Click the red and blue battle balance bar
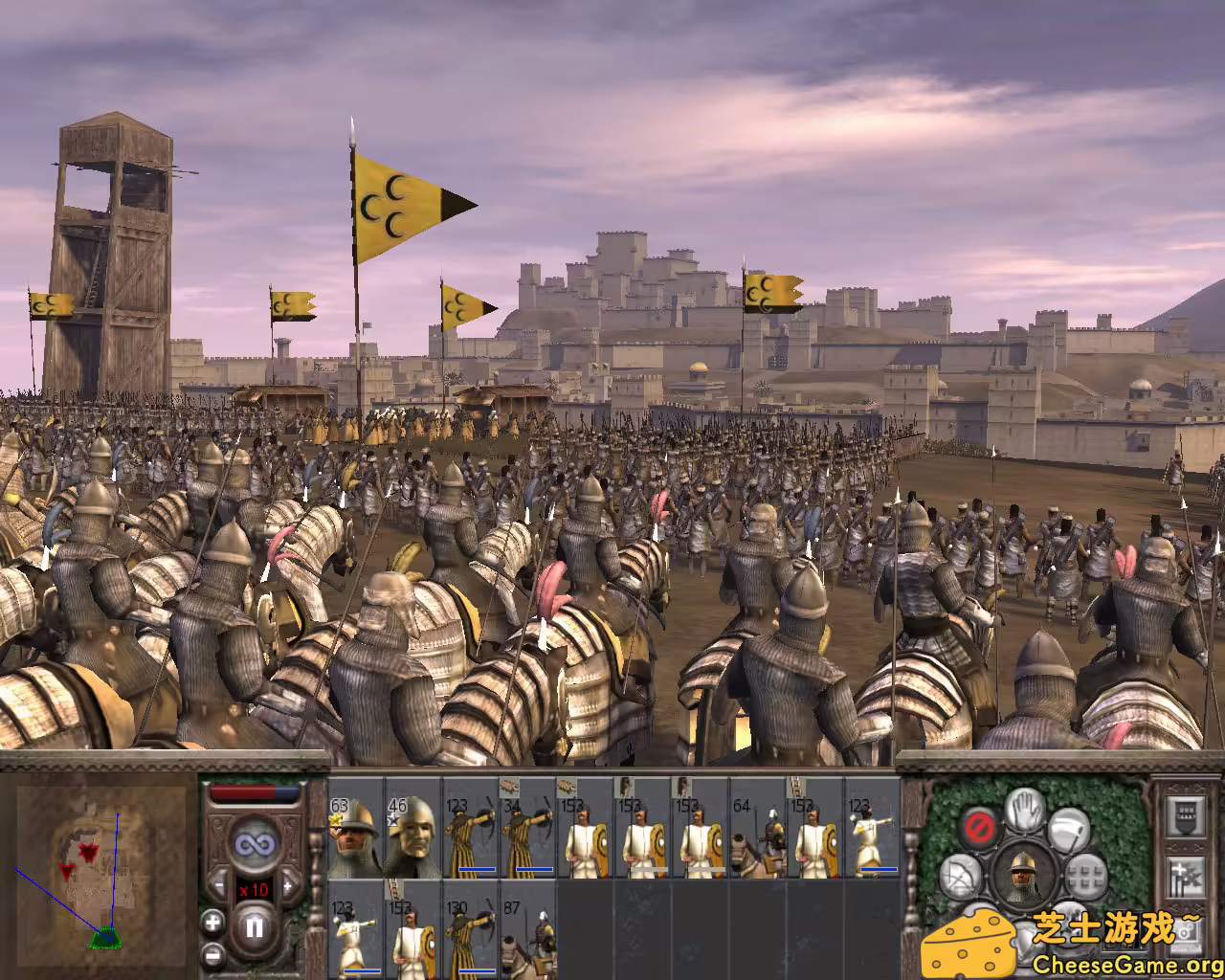This screenshot has width=1225, height=980. click(255, 791)
